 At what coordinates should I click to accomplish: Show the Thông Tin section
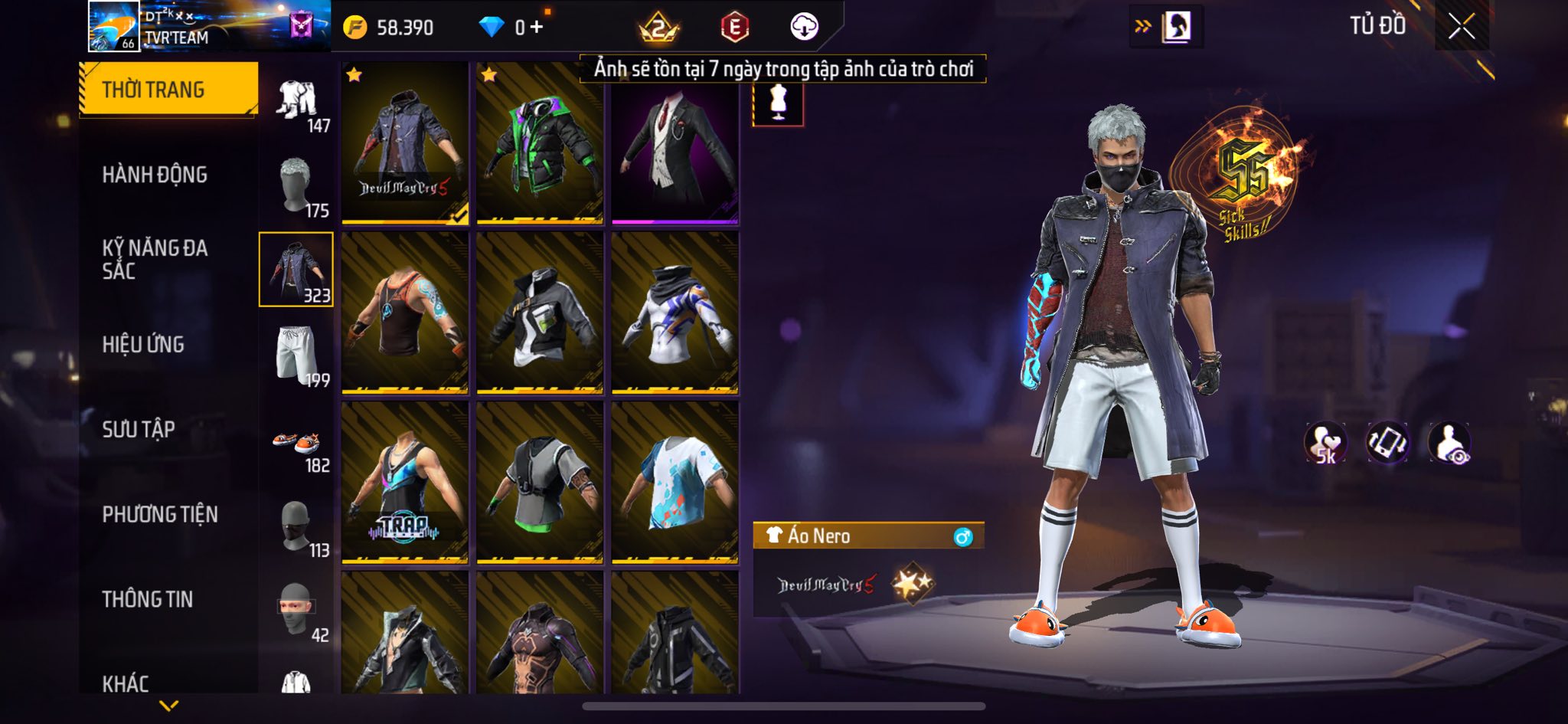[147, 599]
